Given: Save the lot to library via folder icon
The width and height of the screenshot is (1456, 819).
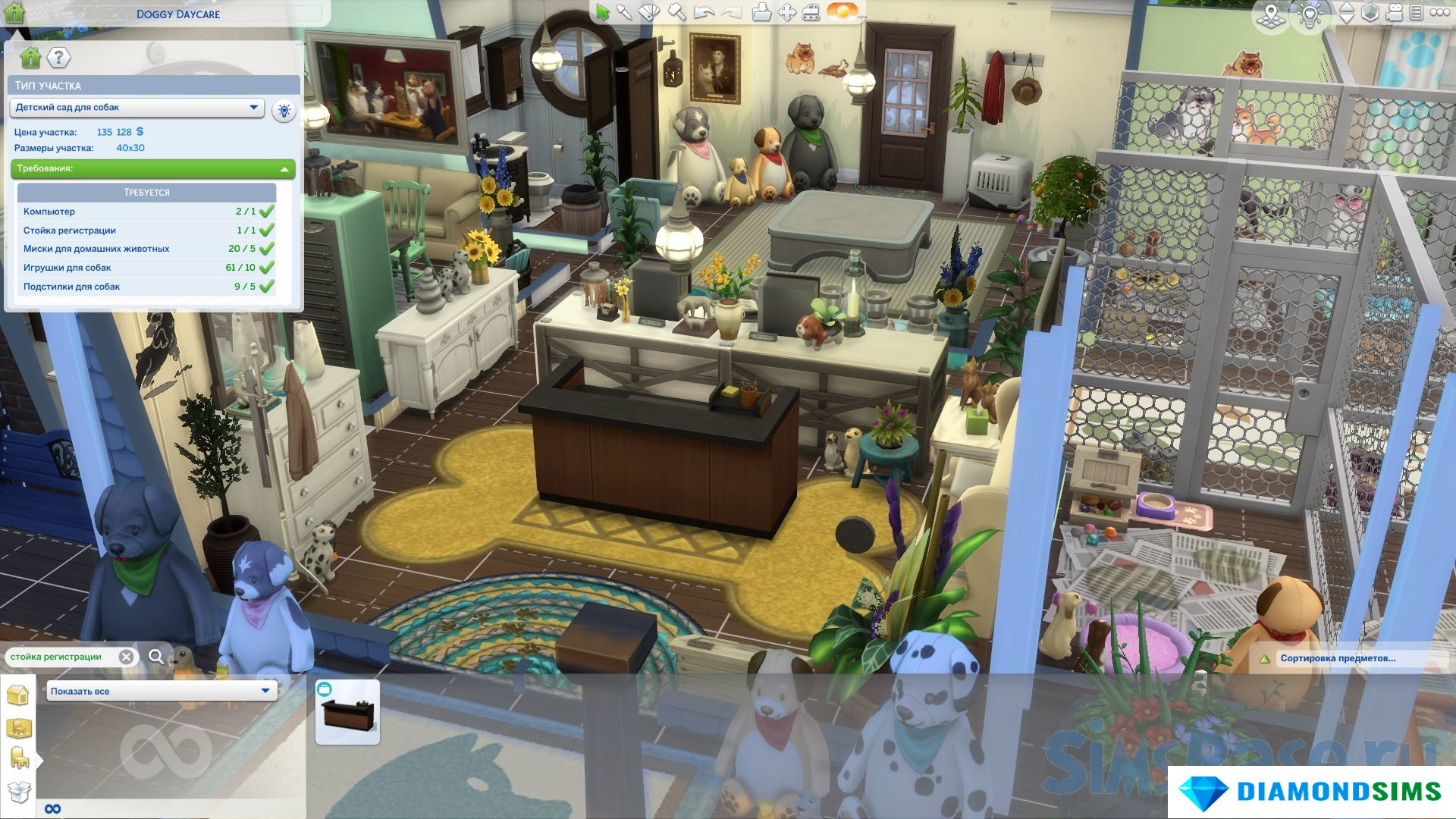Looking at the screenshot, I should pos(761,12).
